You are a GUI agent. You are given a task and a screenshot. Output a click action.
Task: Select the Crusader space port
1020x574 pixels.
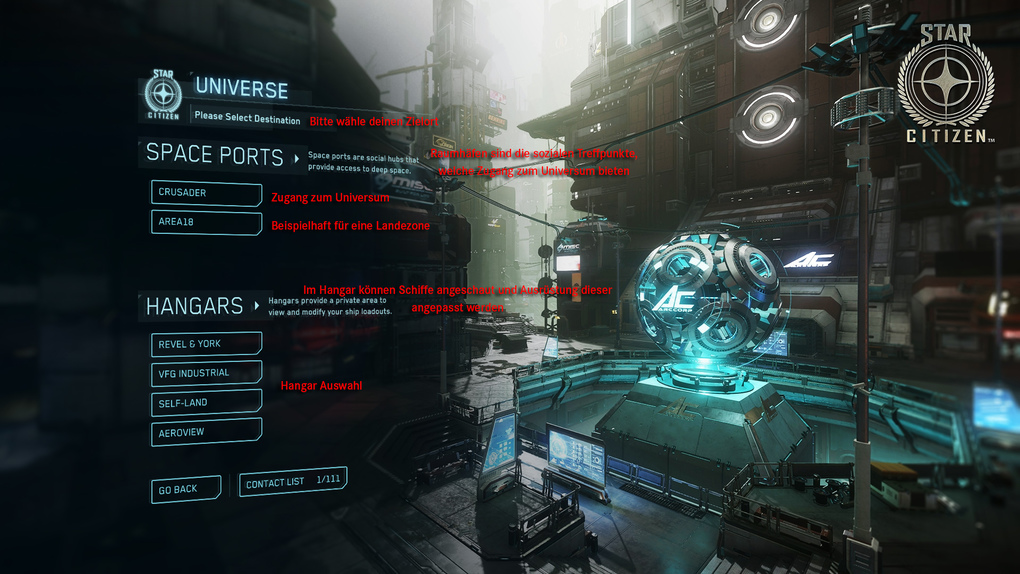(x=206, y=193)
